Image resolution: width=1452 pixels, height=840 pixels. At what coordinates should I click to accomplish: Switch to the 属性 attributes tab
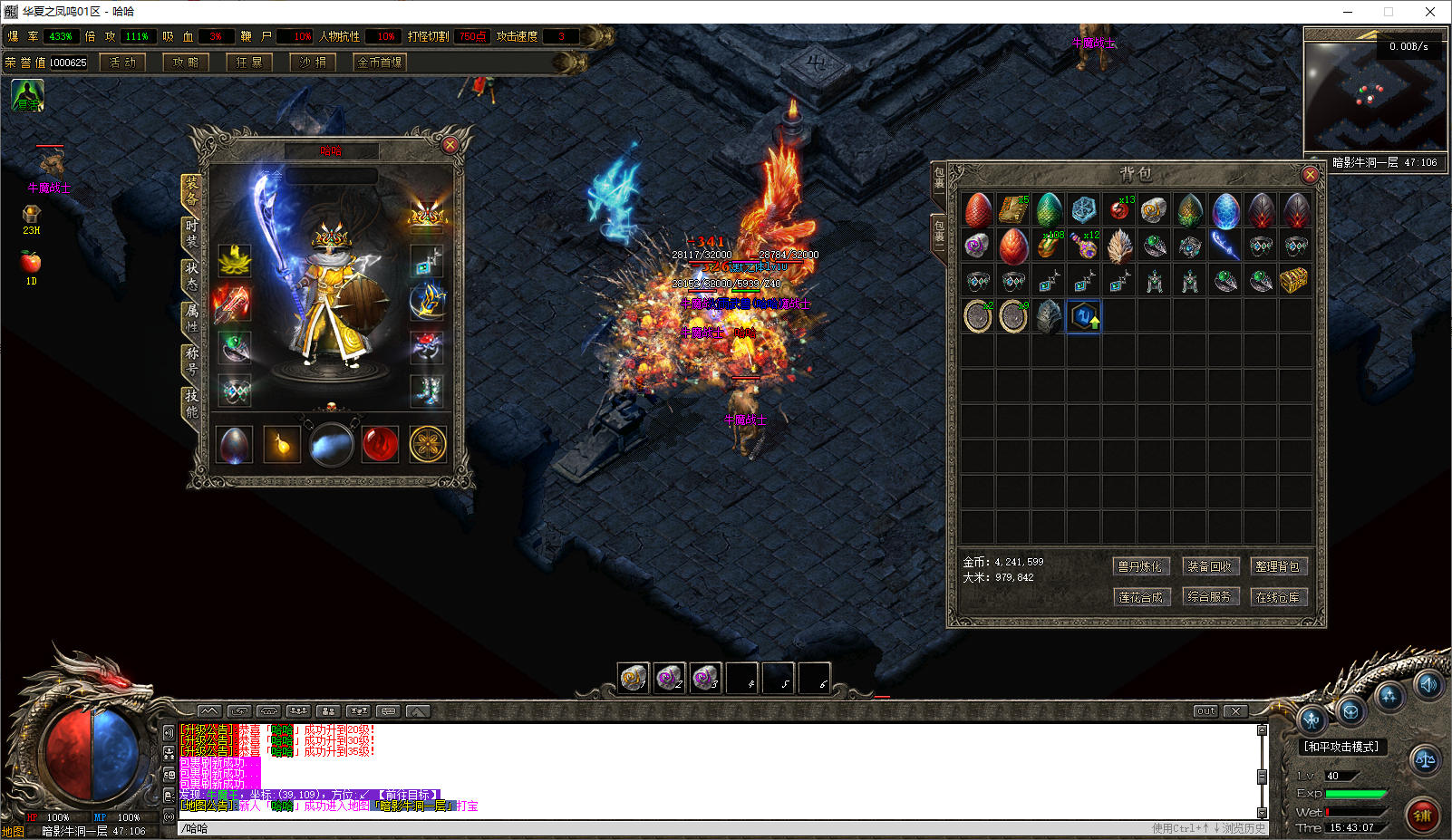[191, 317]
